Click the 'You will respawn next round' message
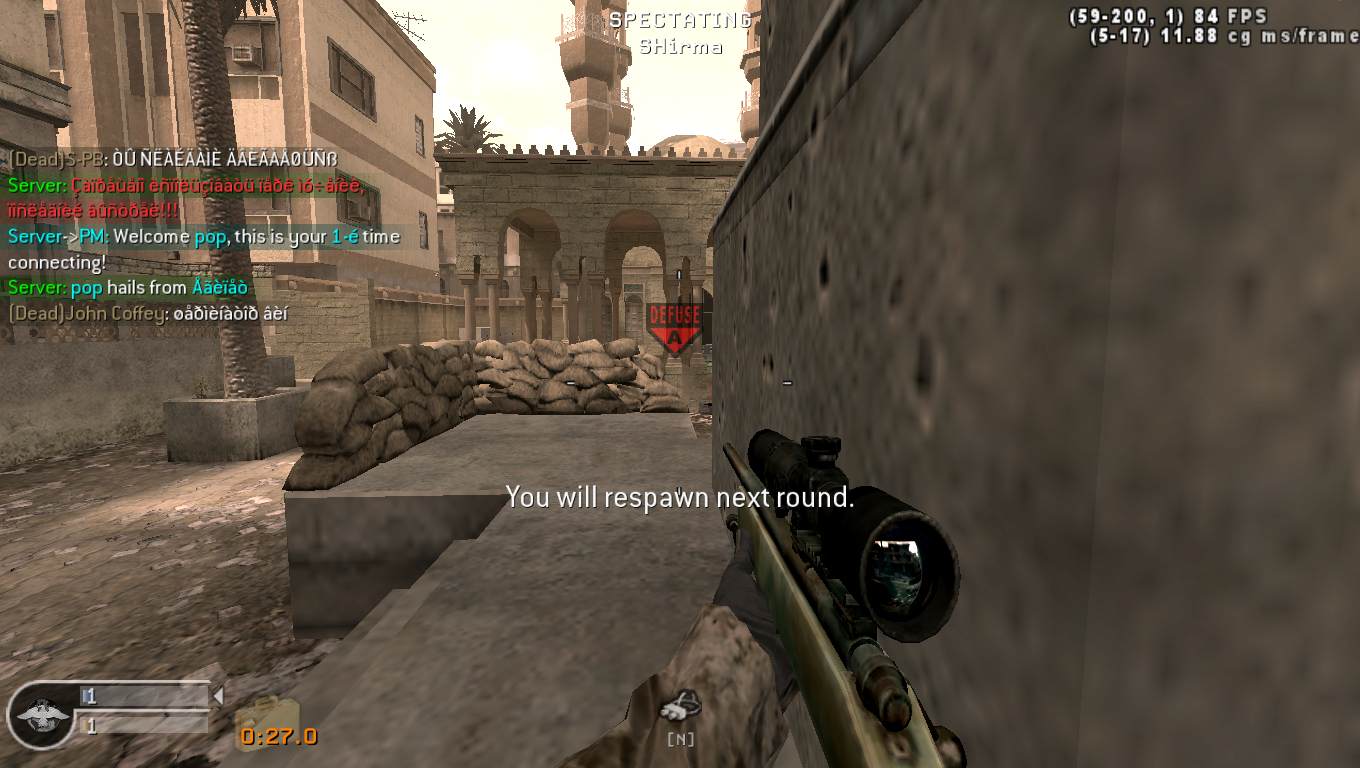This screenshot has height=768, width=1360. (x=681, y=496)
